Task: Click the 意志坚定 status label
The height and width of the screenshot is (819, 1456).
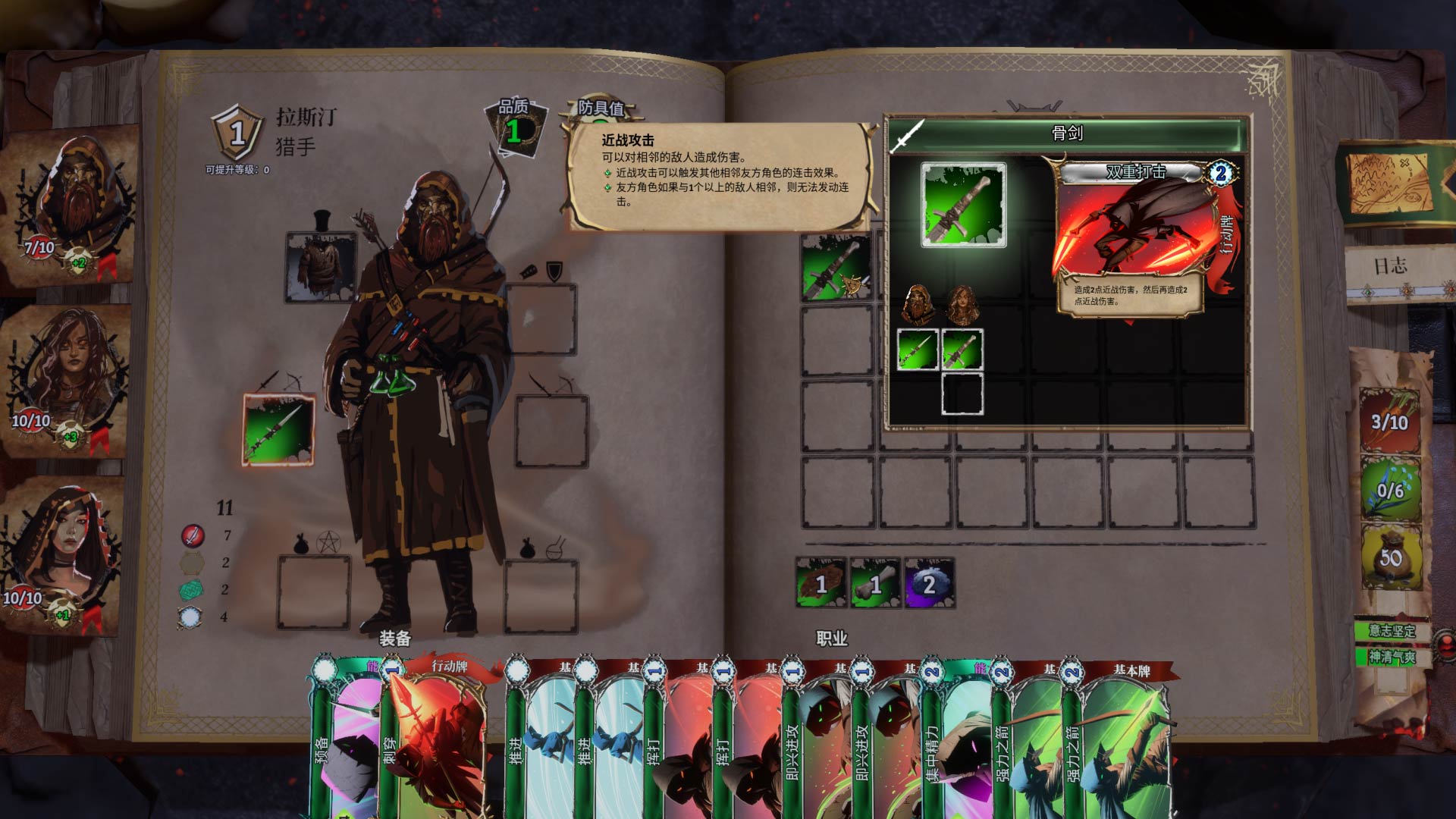Action: pos(1392,631)
